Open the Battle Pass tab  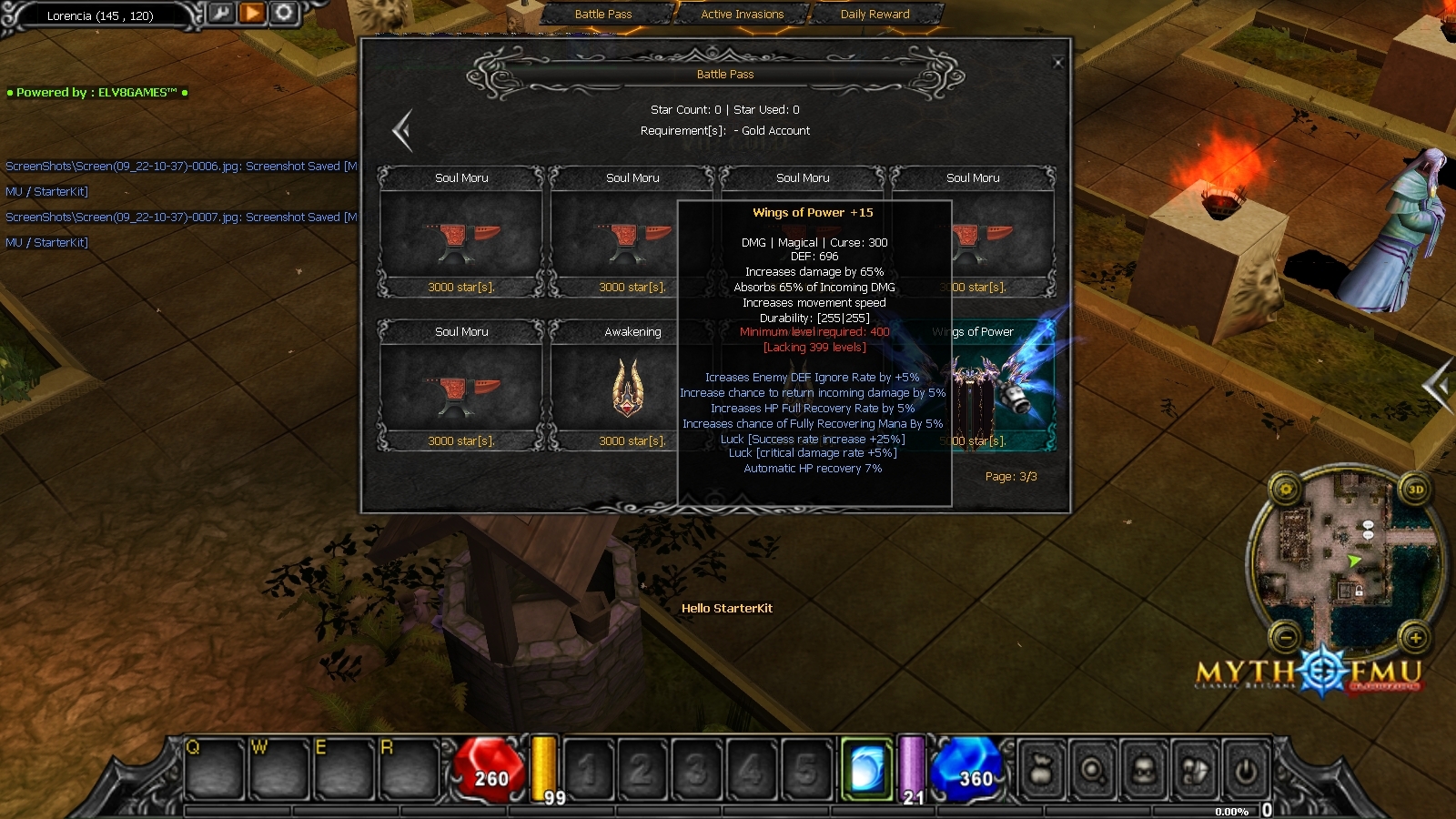603,15
